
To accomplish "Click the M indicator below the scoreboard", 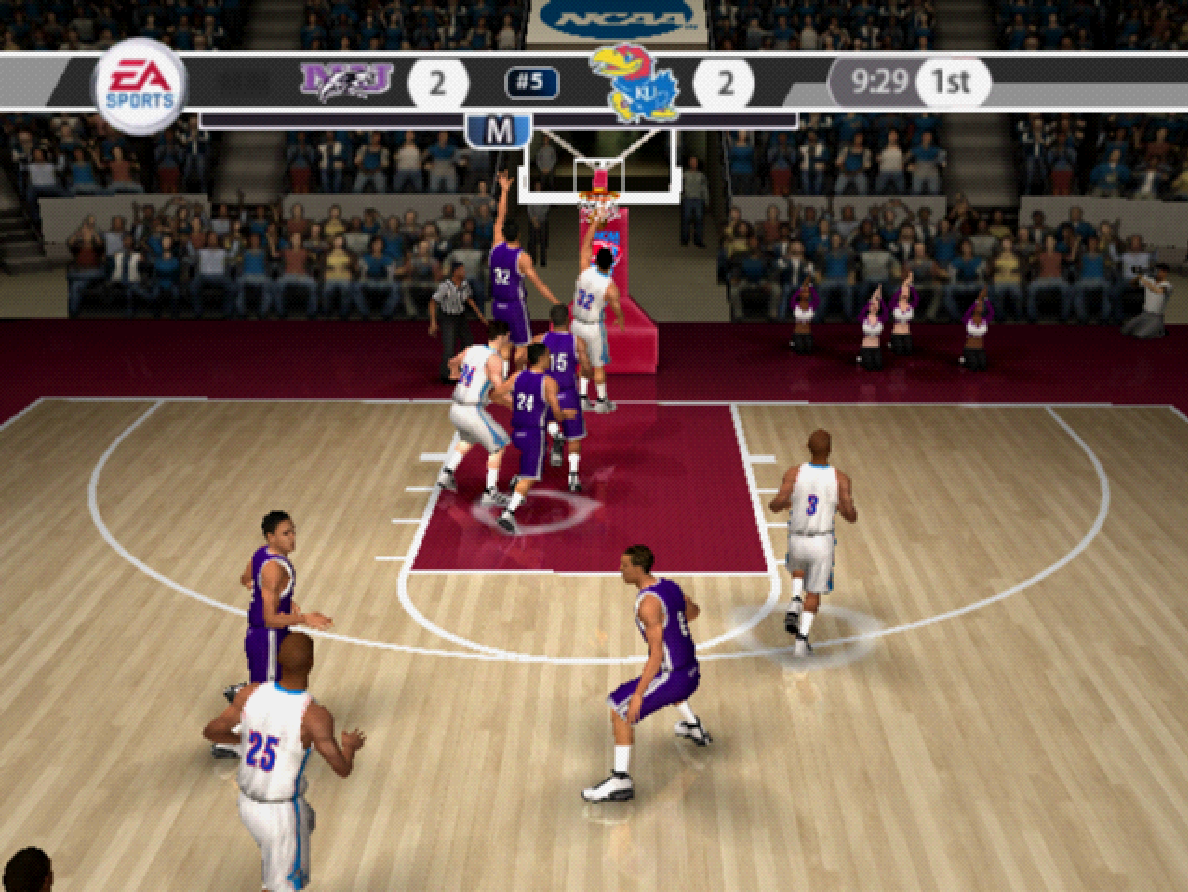I will 497,130.
